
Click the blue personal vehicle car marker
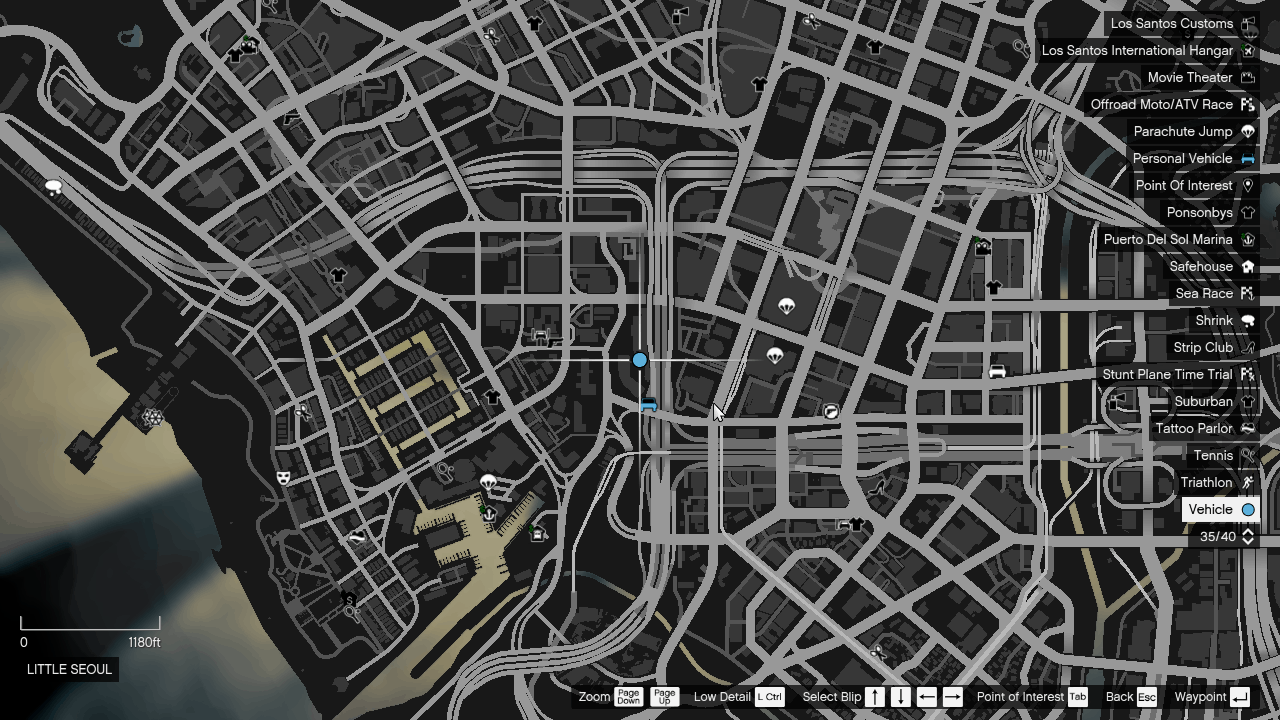tap(648, 405)
